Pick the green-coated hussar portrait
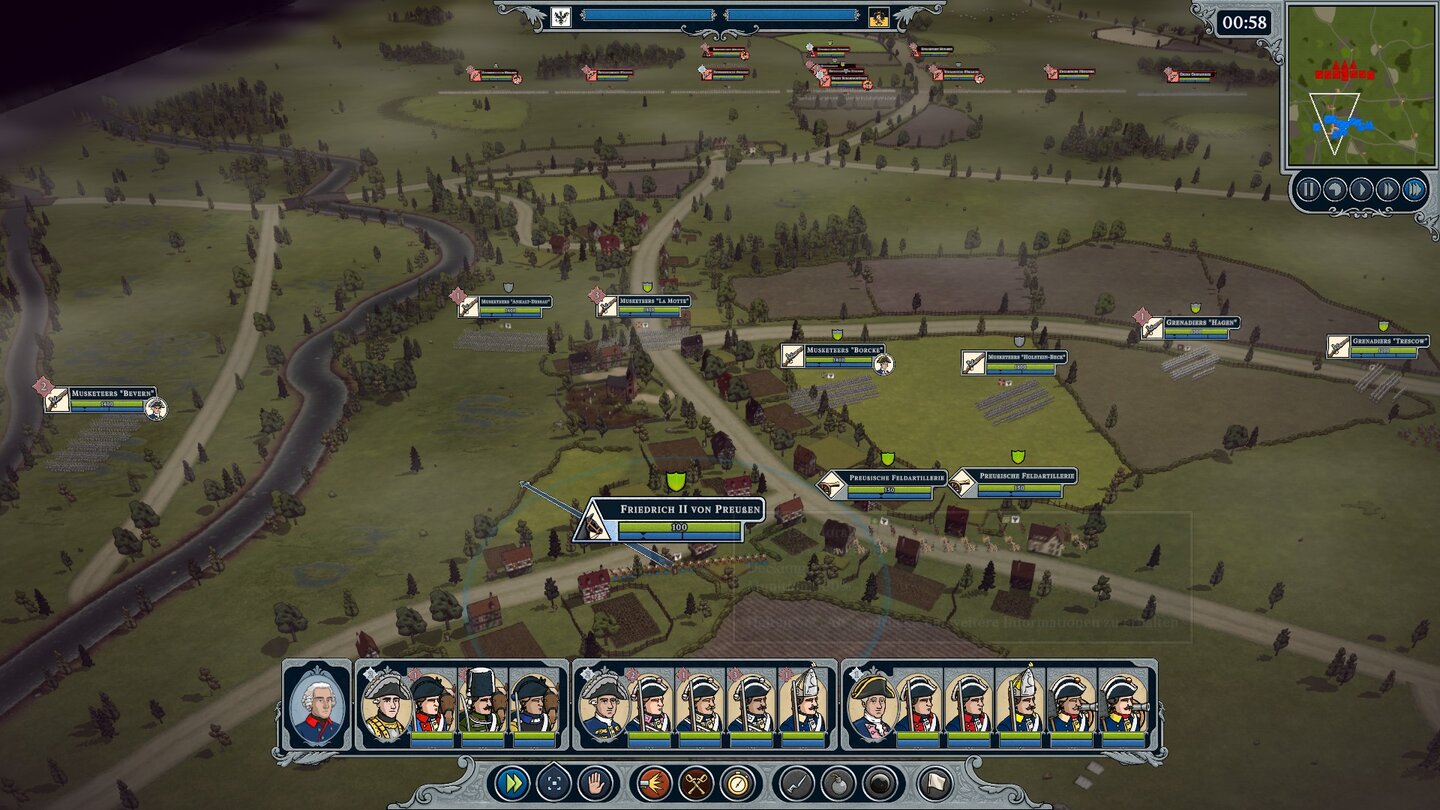Screen dimensions: 1440x810 484,703
